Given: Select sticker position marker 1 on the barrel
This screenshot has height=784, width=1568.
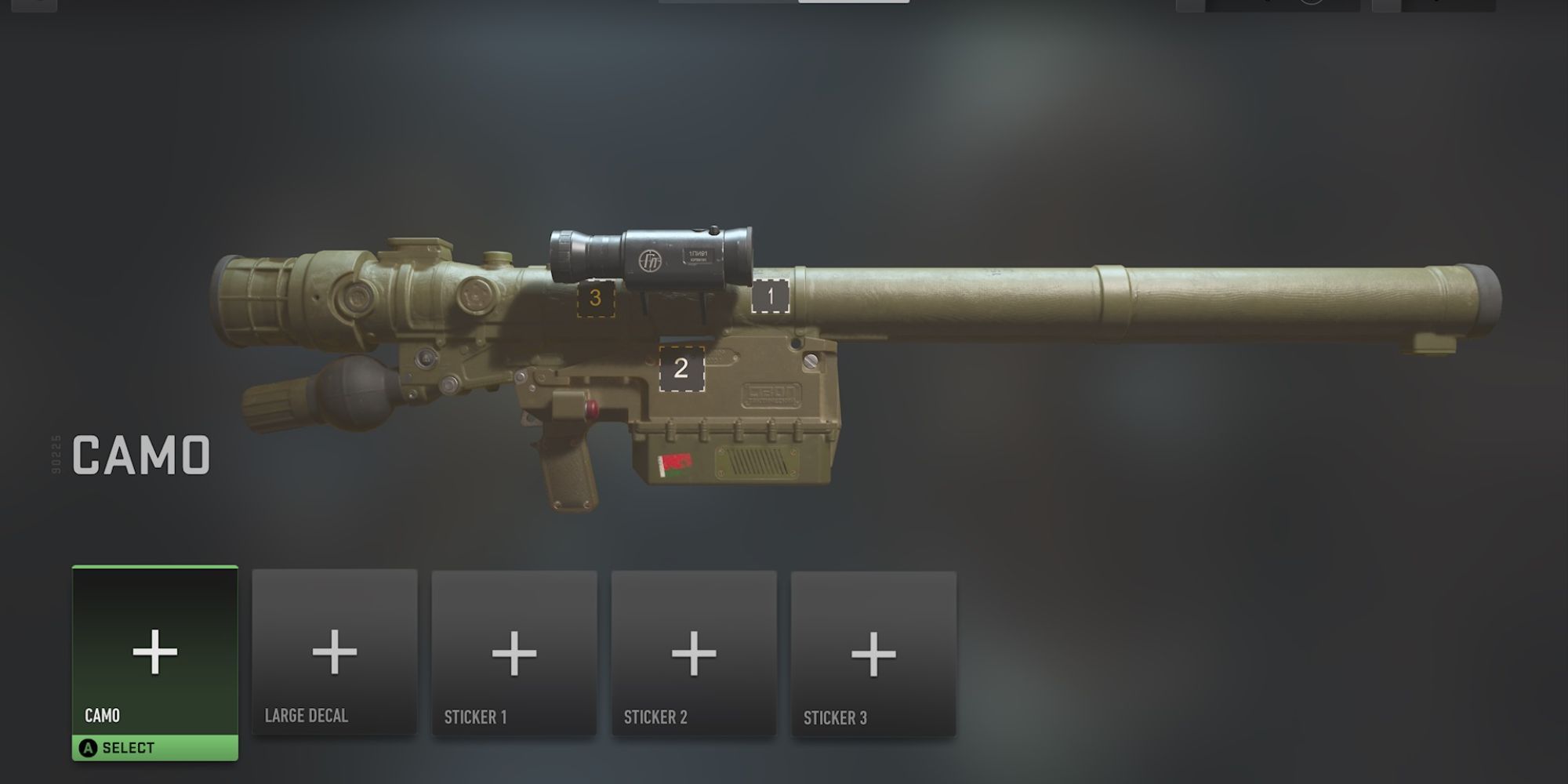Looking at the screenshot, I should tap(770, 296).
